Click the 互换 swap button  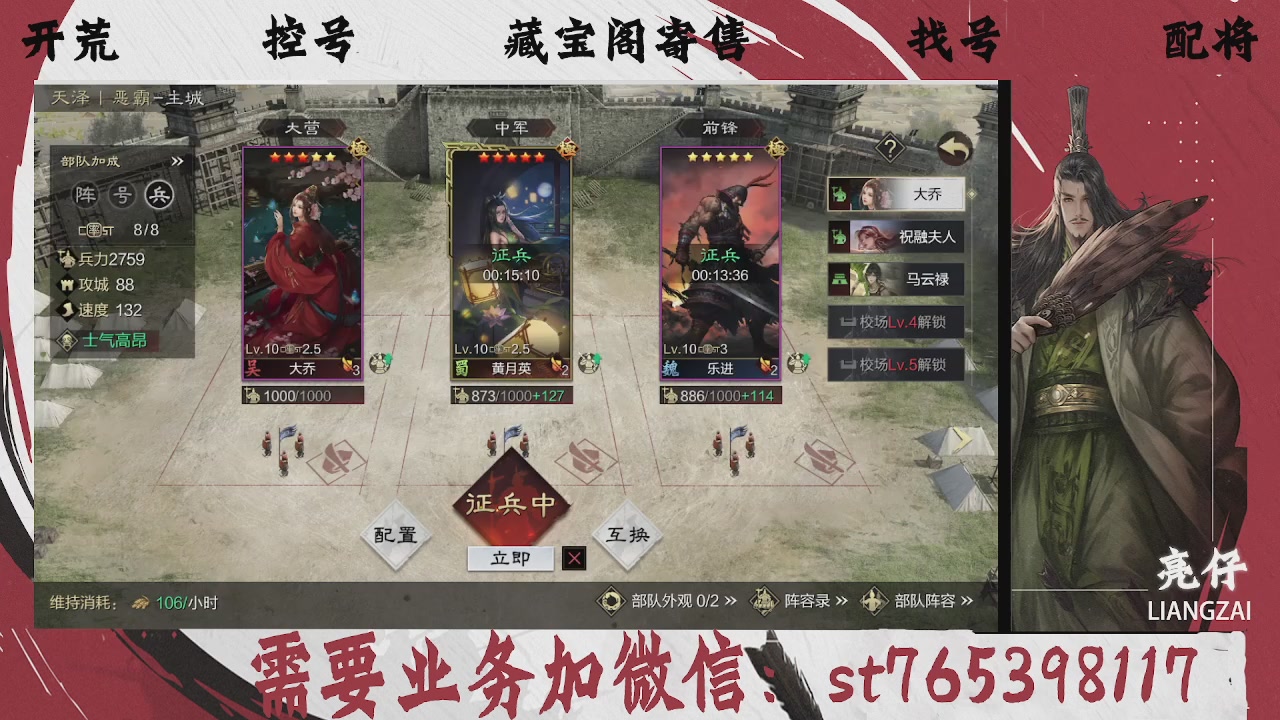click(626, 535)
